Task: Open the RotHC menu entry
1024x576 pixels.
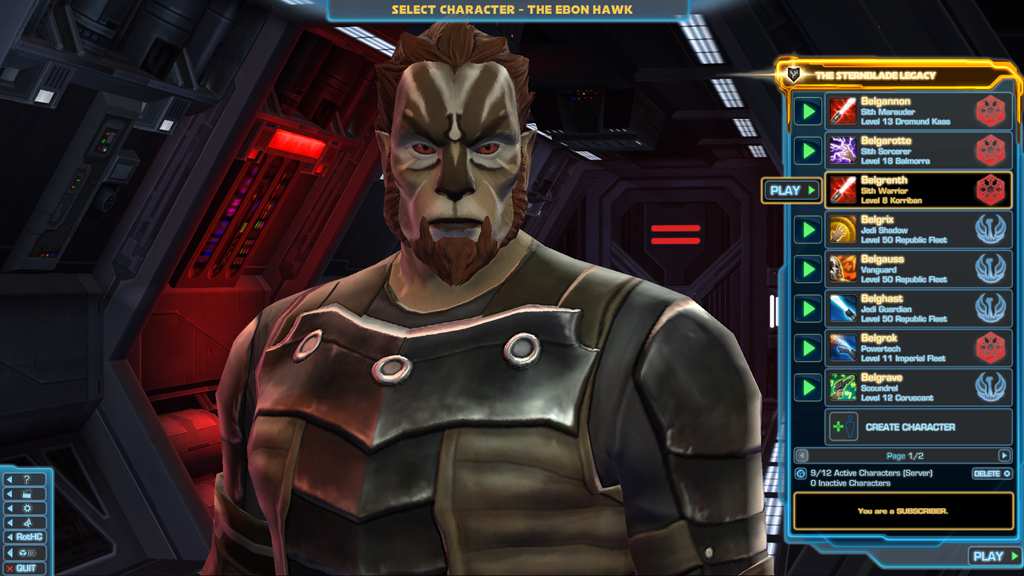Action: coord(26,537)
